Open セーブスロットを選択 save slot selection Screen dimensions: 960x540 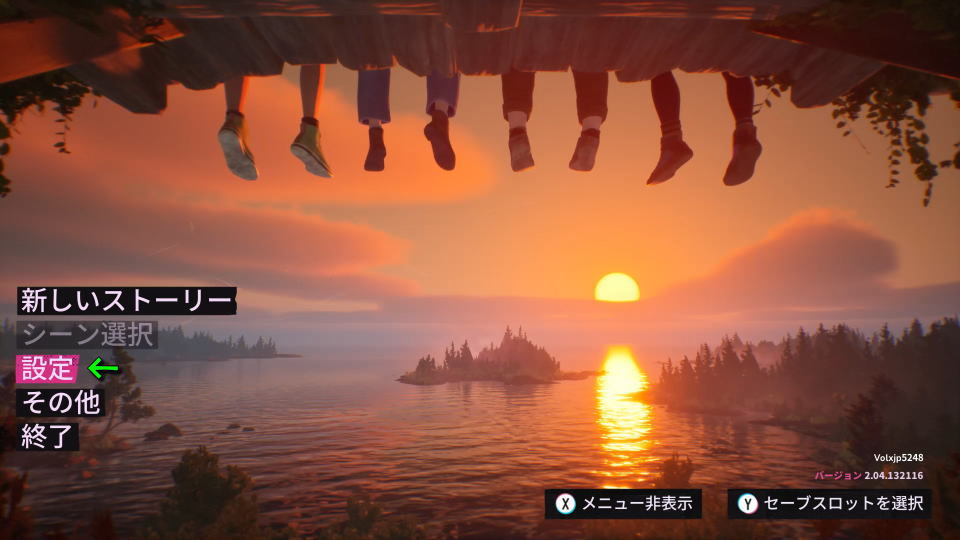coord(829,504)
